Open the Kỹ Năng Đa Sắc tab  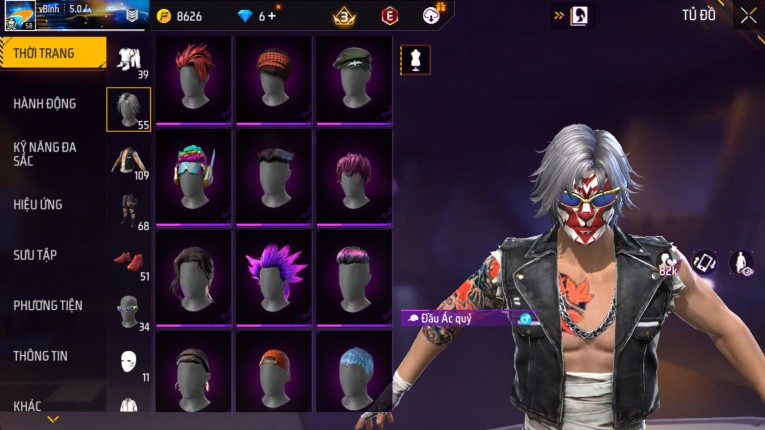click(x=45, y=154)
